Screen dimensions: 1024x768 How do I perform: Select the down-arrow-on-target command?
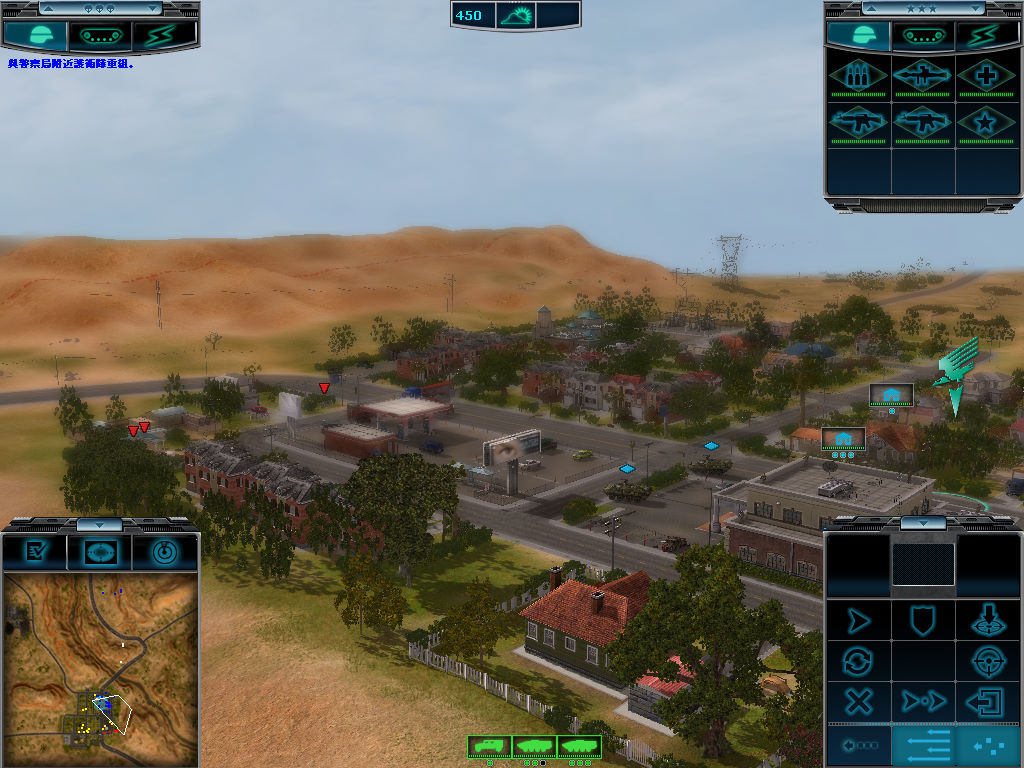[988, 621]
